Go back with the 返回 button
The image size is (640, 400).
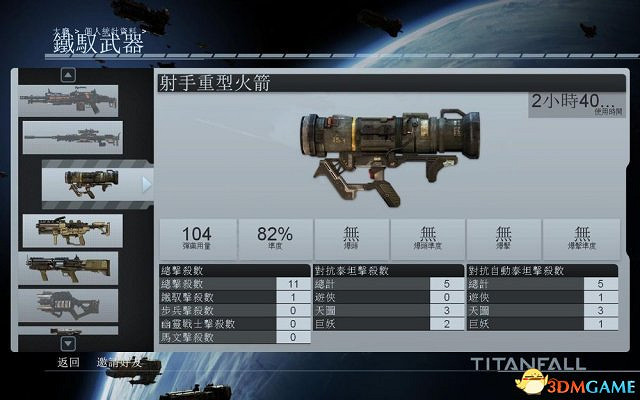click(x=68, y=362)
